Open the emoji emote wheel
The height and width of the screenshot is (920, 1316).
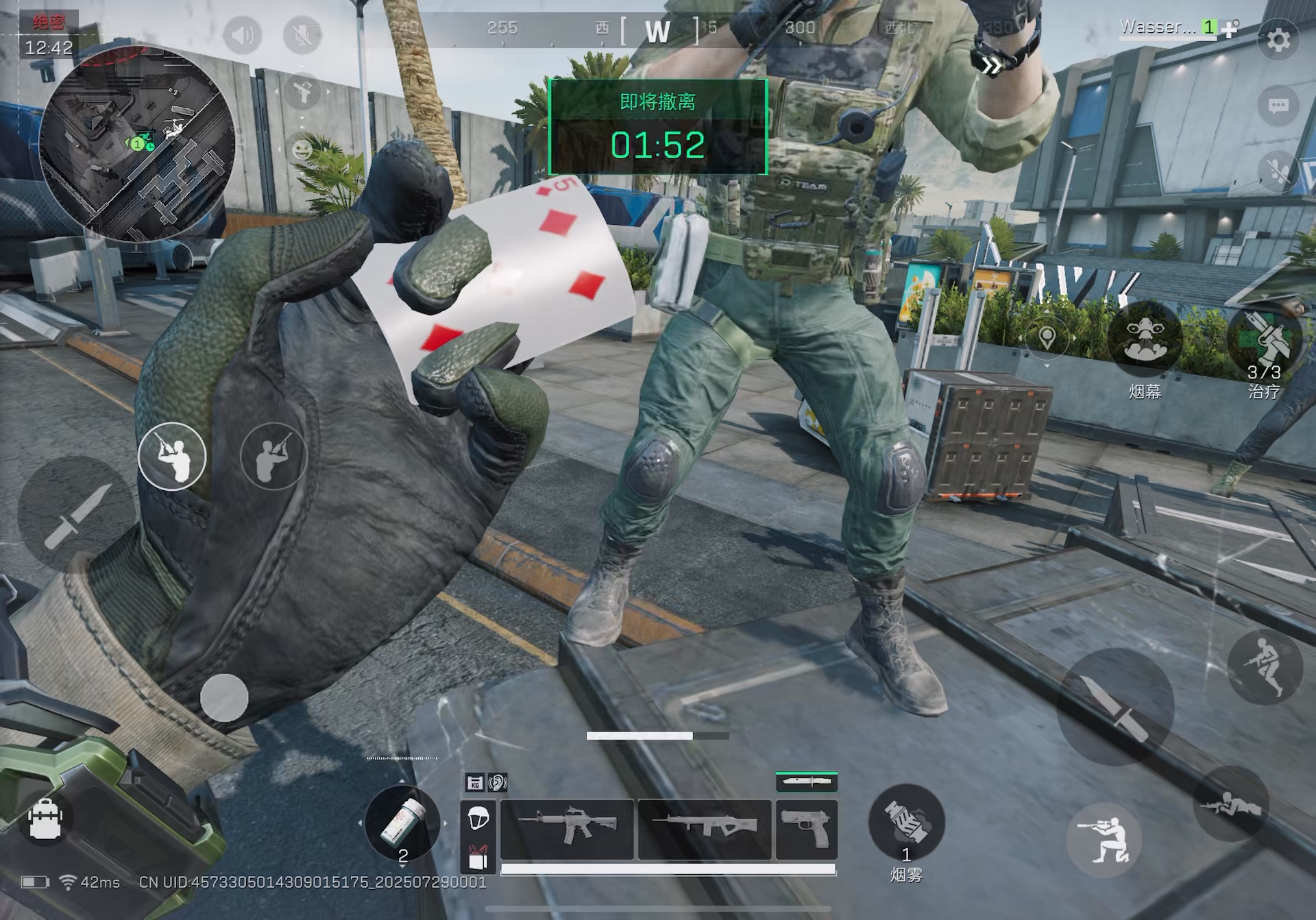(x=302, y=149)
